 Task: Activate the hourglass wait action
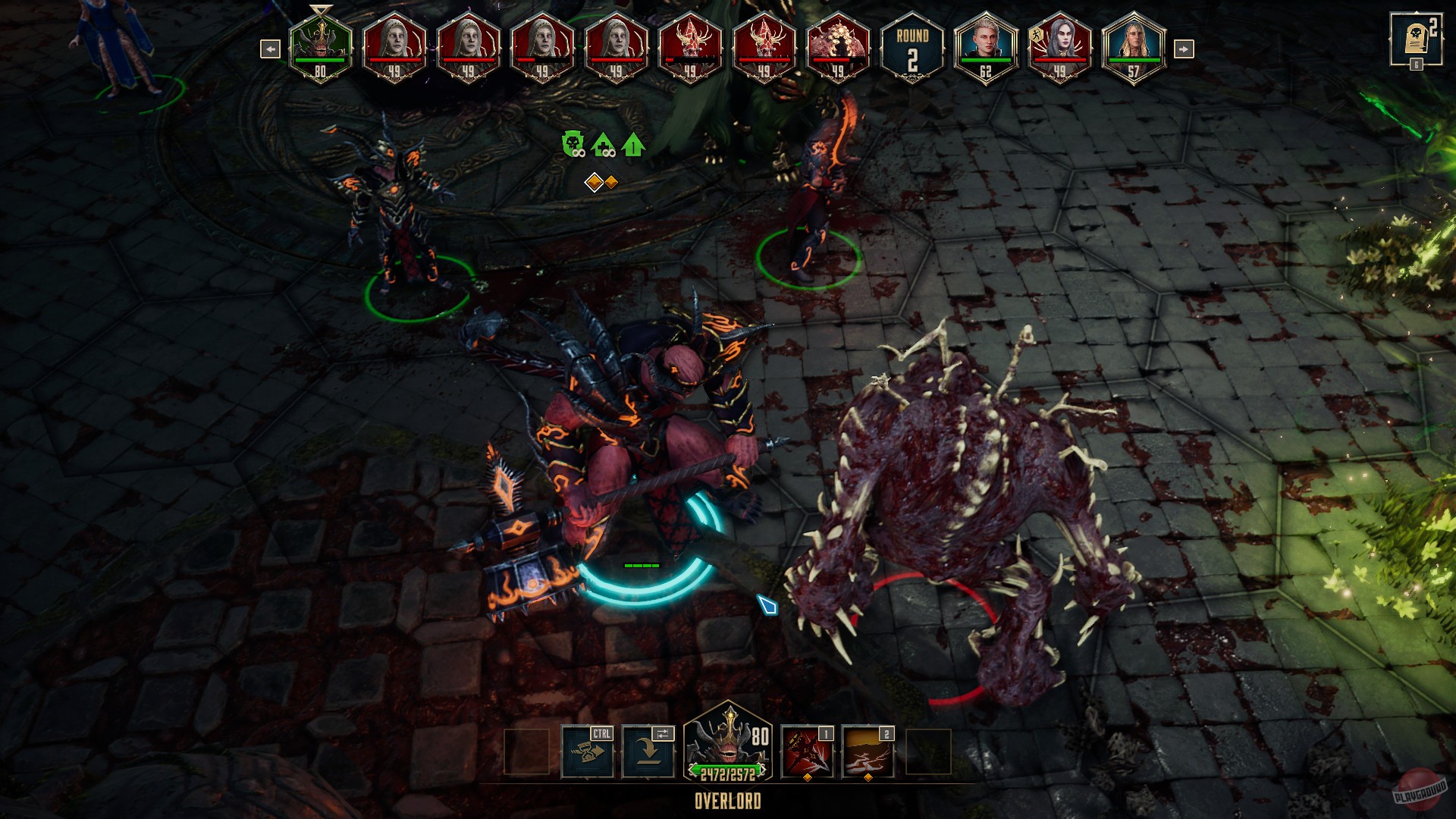[x=588, y=752]
